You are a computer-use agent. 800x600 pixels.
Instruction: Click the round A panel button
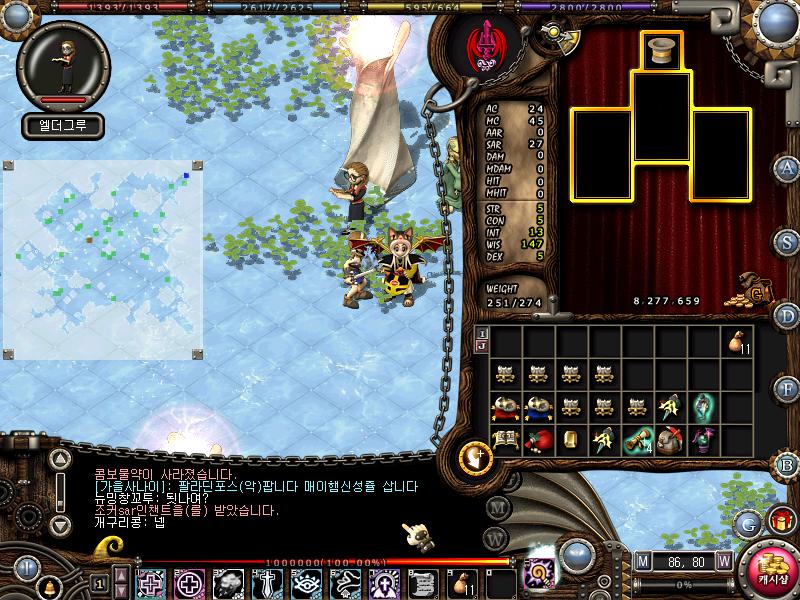[x=788, y=167]
